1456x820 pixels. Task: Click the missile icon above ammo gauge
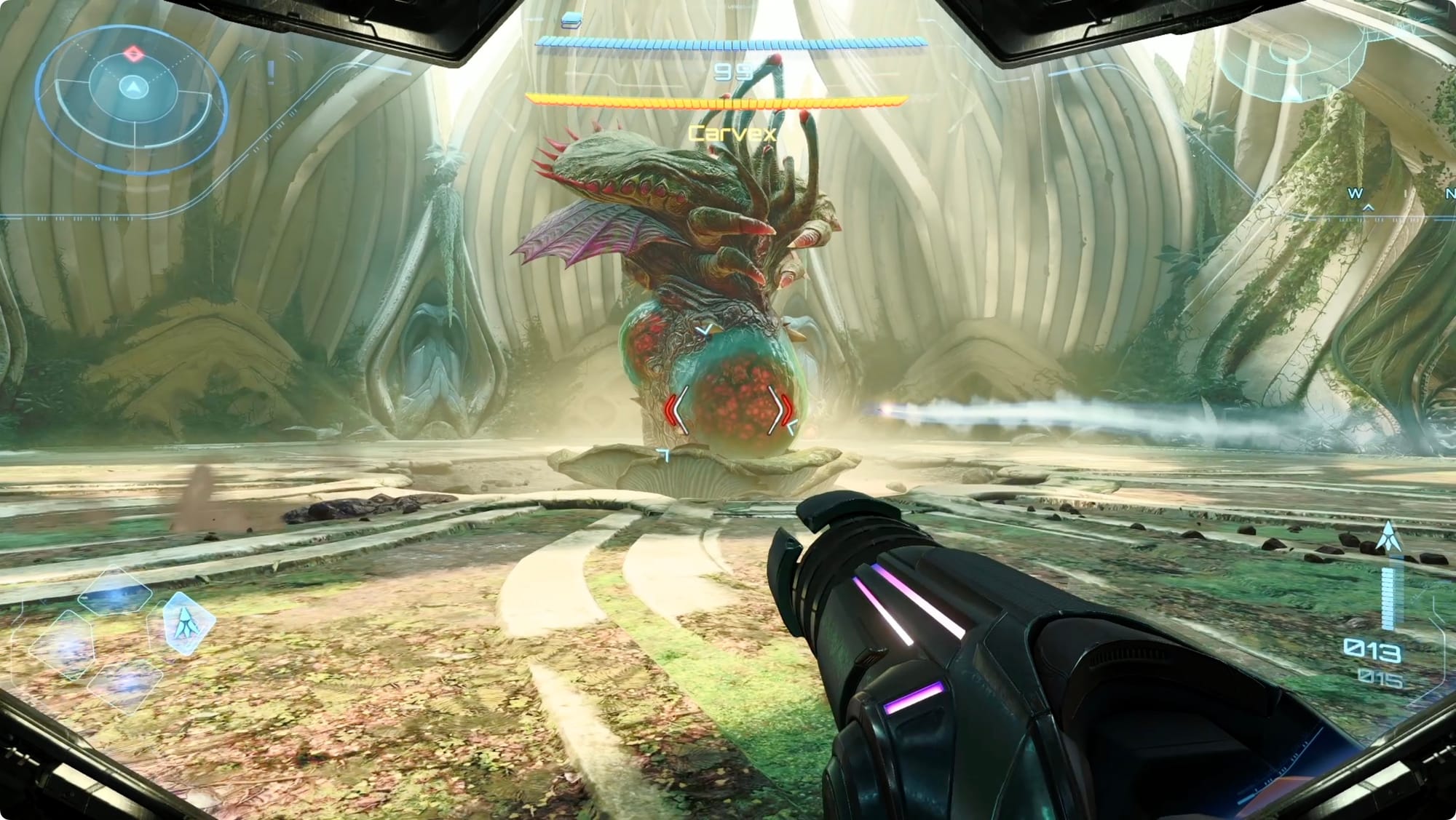(x=1388, y=536)
